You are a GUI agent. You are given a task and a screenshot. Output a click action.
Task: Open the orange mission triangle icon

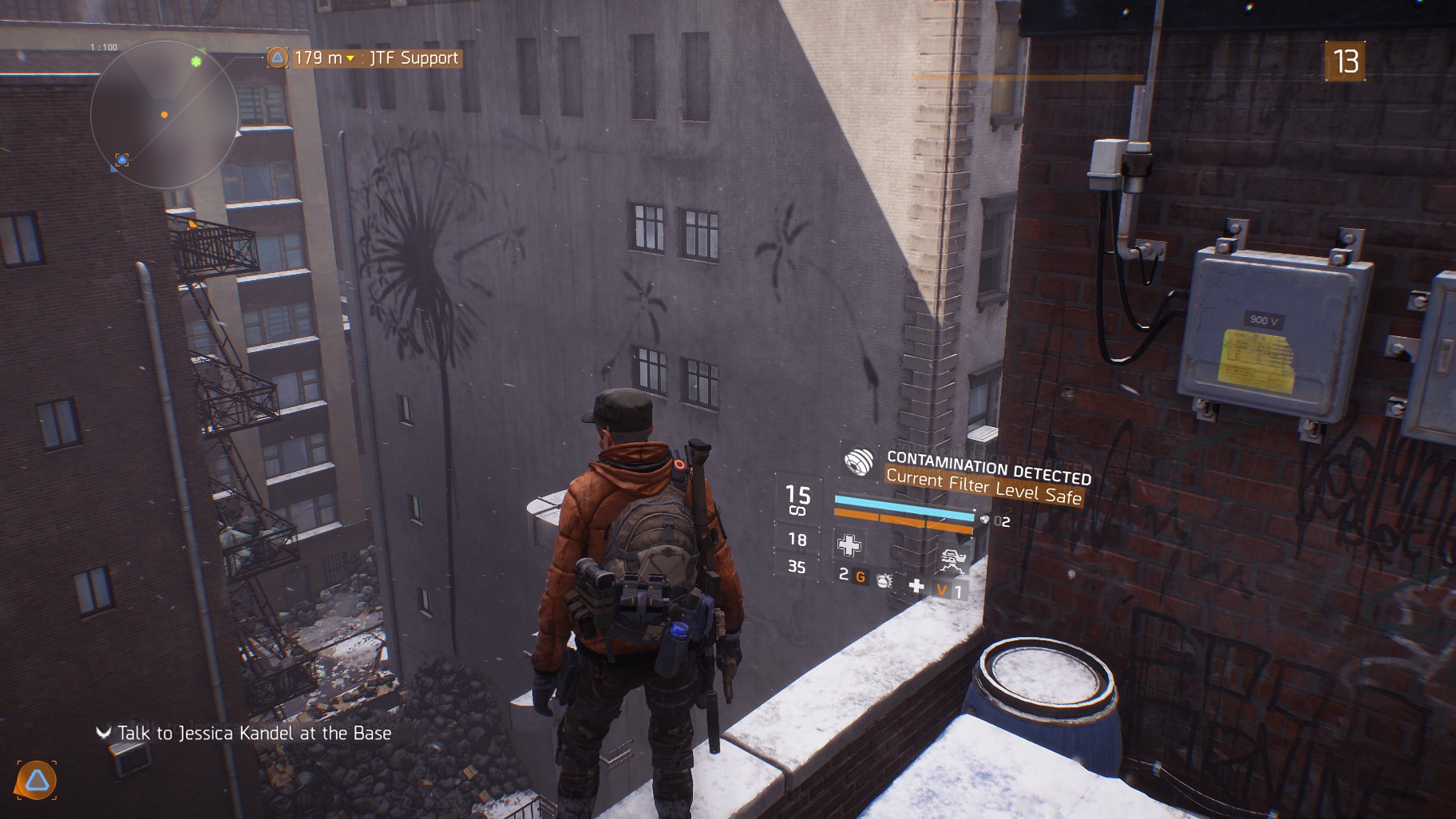click(x=37, y=781)
